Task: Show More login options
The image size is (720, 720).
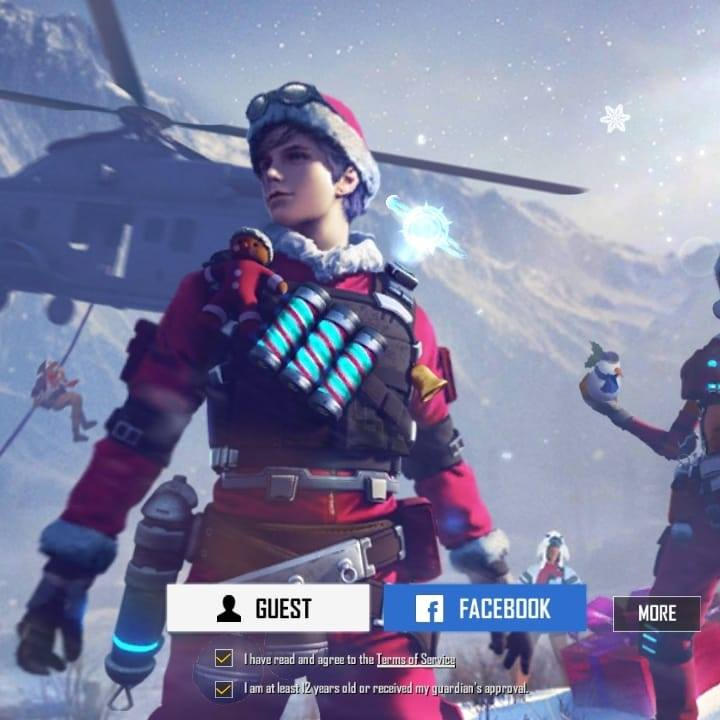Action: click(656, 613)
